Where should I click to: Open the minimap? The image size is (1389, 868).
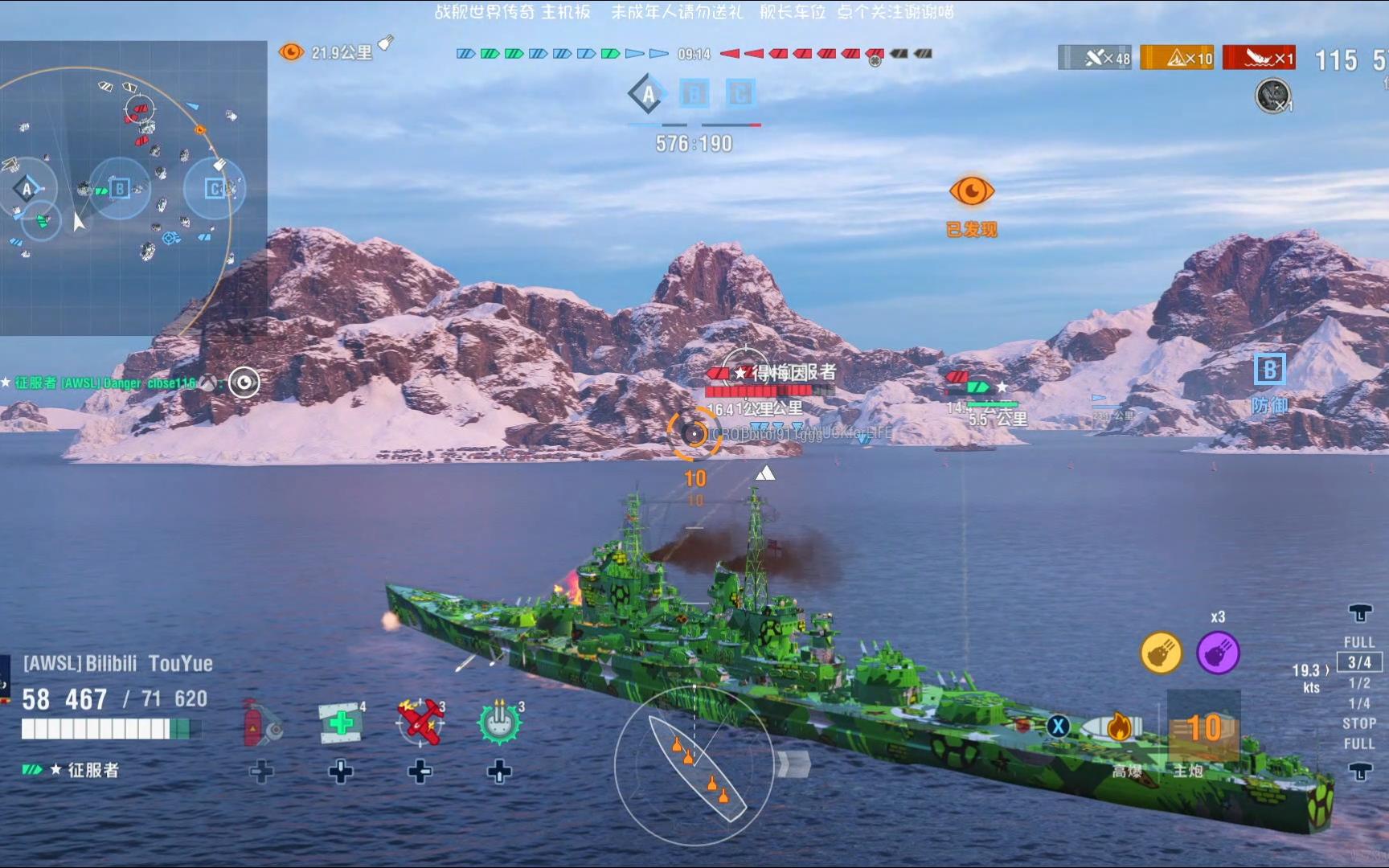[x=133, y=187]
